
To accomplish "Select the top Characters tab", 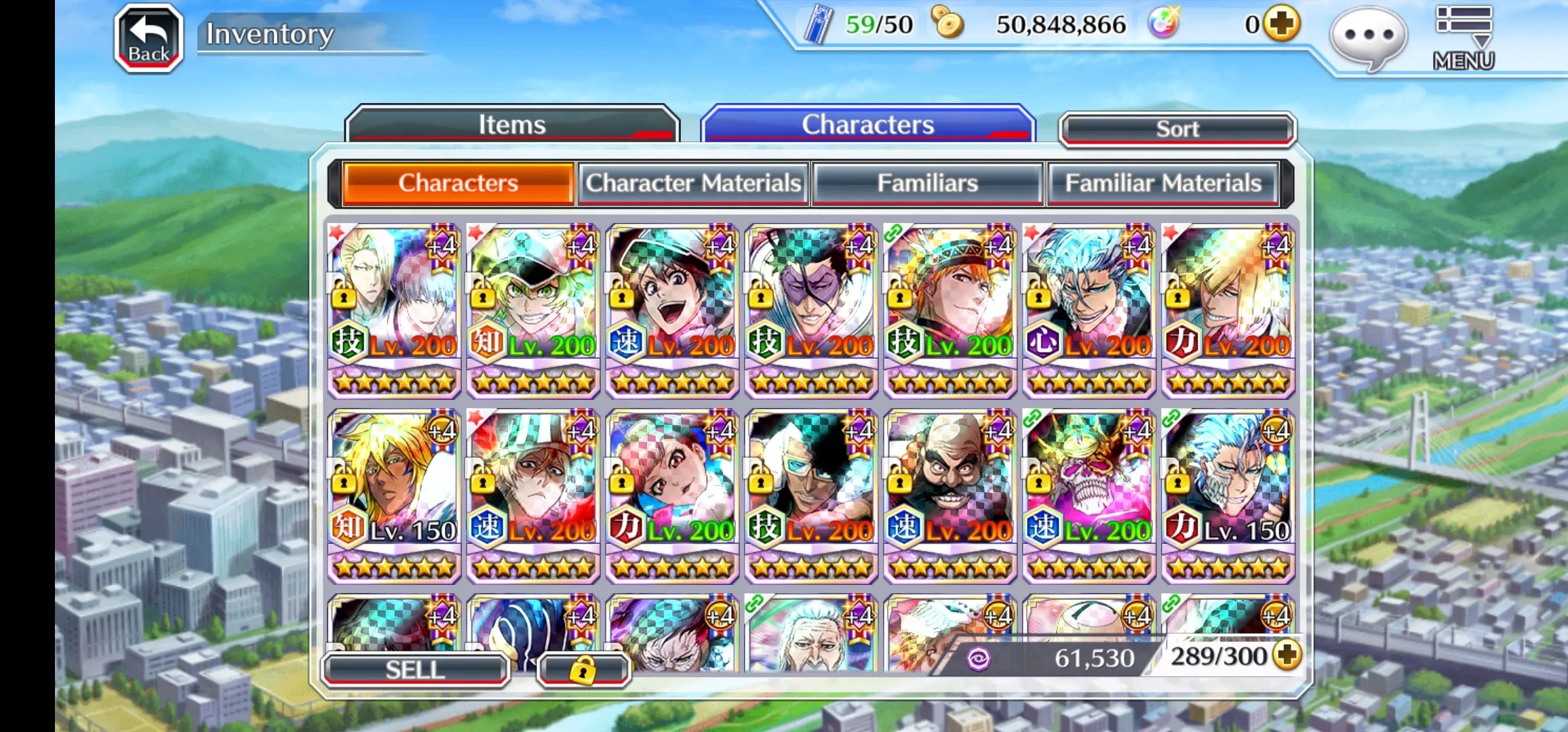I will [x=867, y=125].
